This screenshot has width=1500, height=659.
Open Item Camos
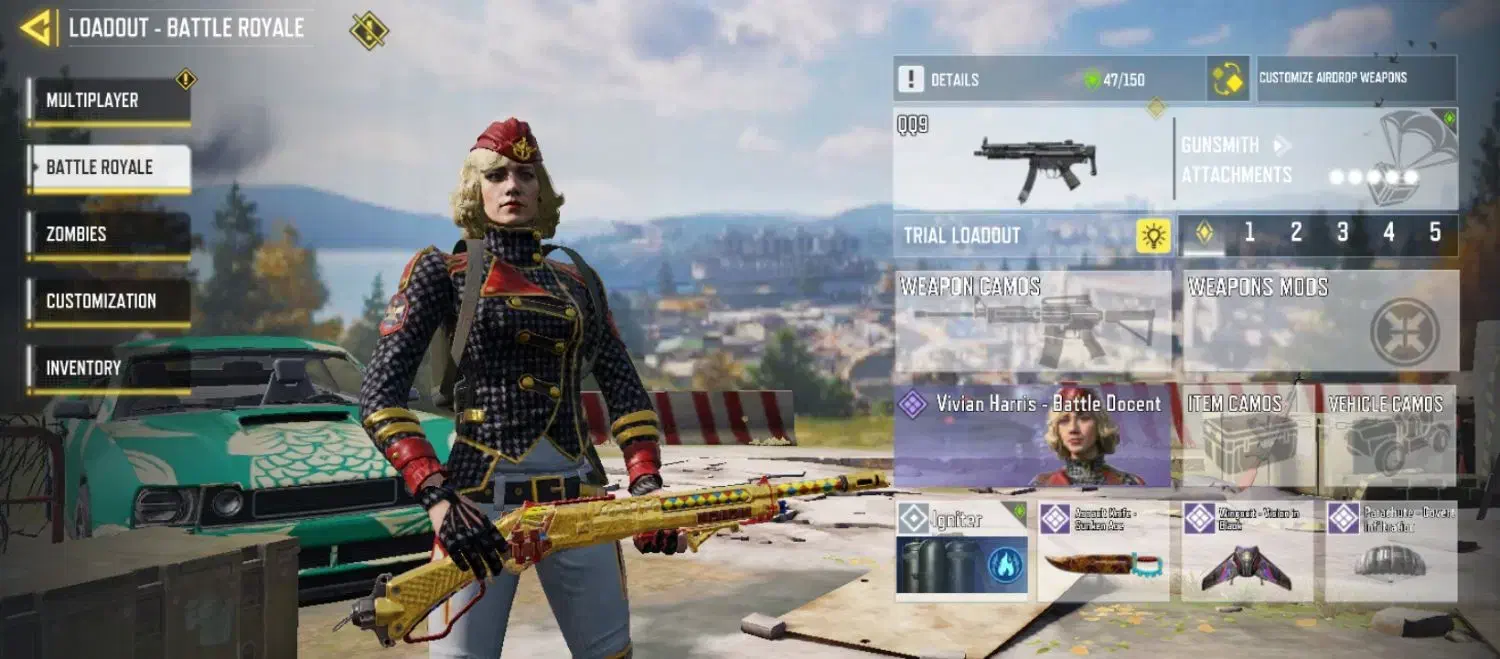[x=1248, y=437]
